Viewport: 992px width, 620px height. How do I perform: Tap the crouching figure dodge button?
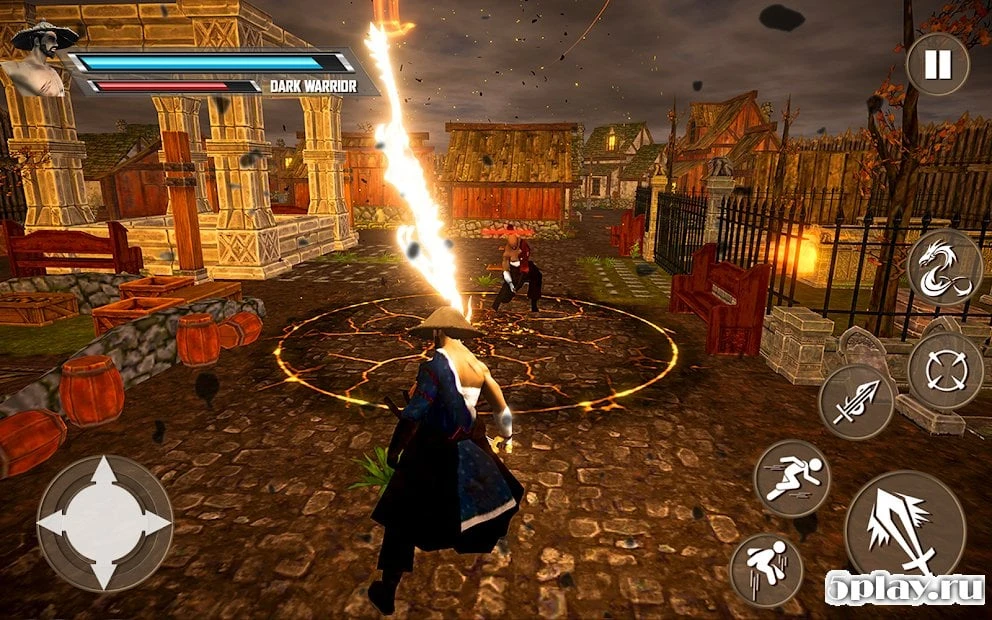pyautogui.click(x=767, y=569)
